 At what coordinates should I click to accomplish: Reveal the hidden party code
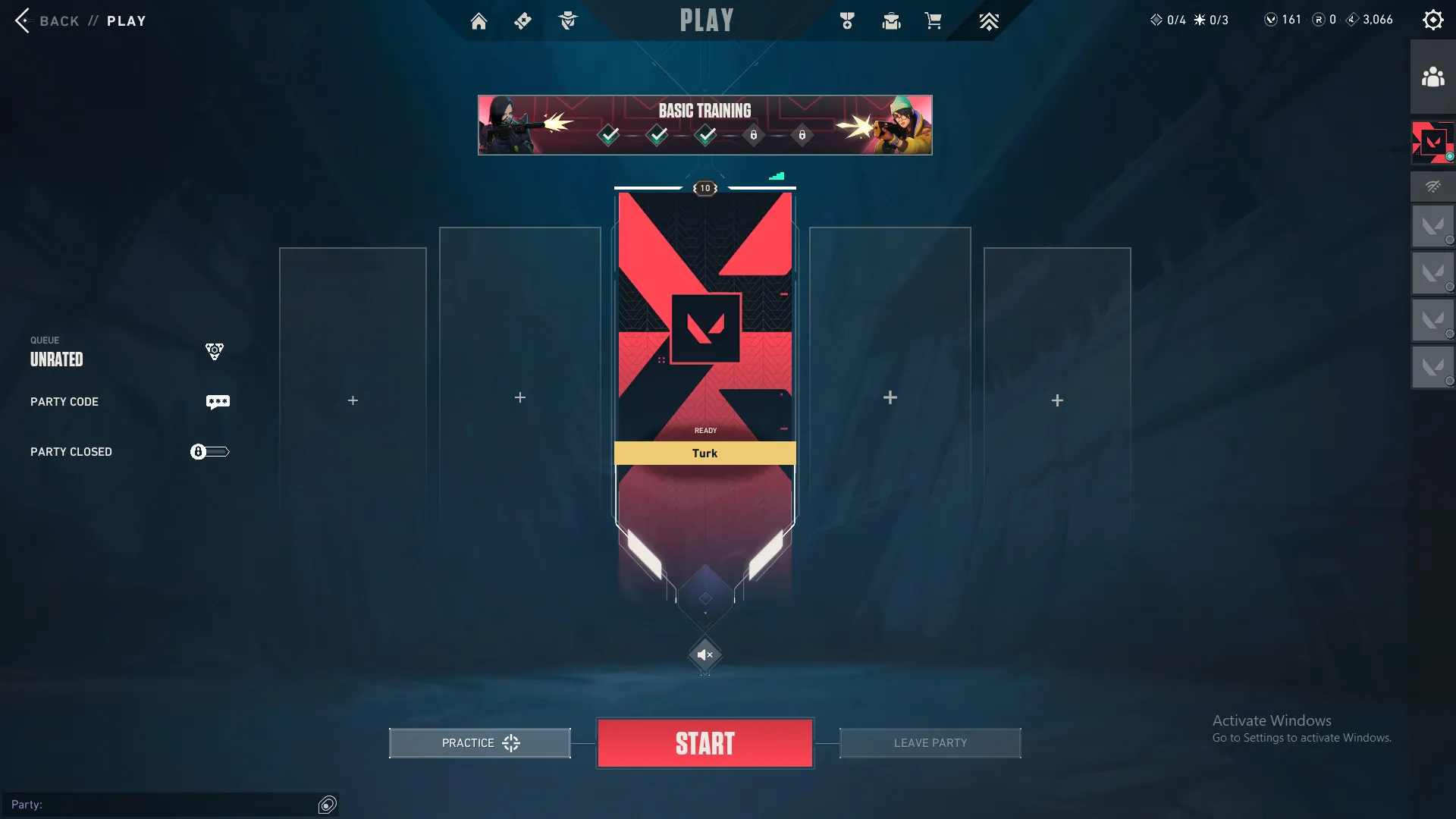point(218,402)
